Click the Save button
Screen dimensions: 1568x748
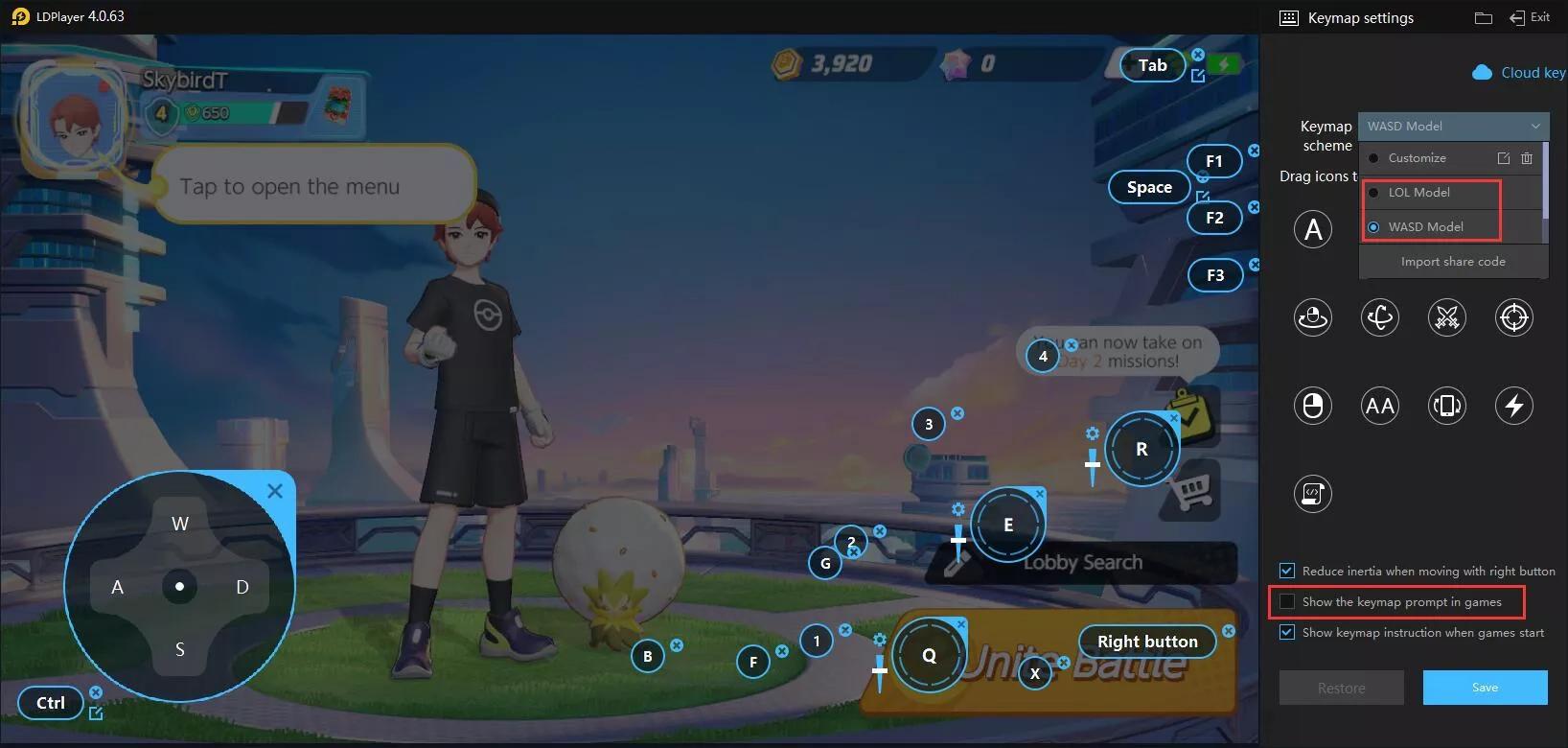[x=1484, y=687]
